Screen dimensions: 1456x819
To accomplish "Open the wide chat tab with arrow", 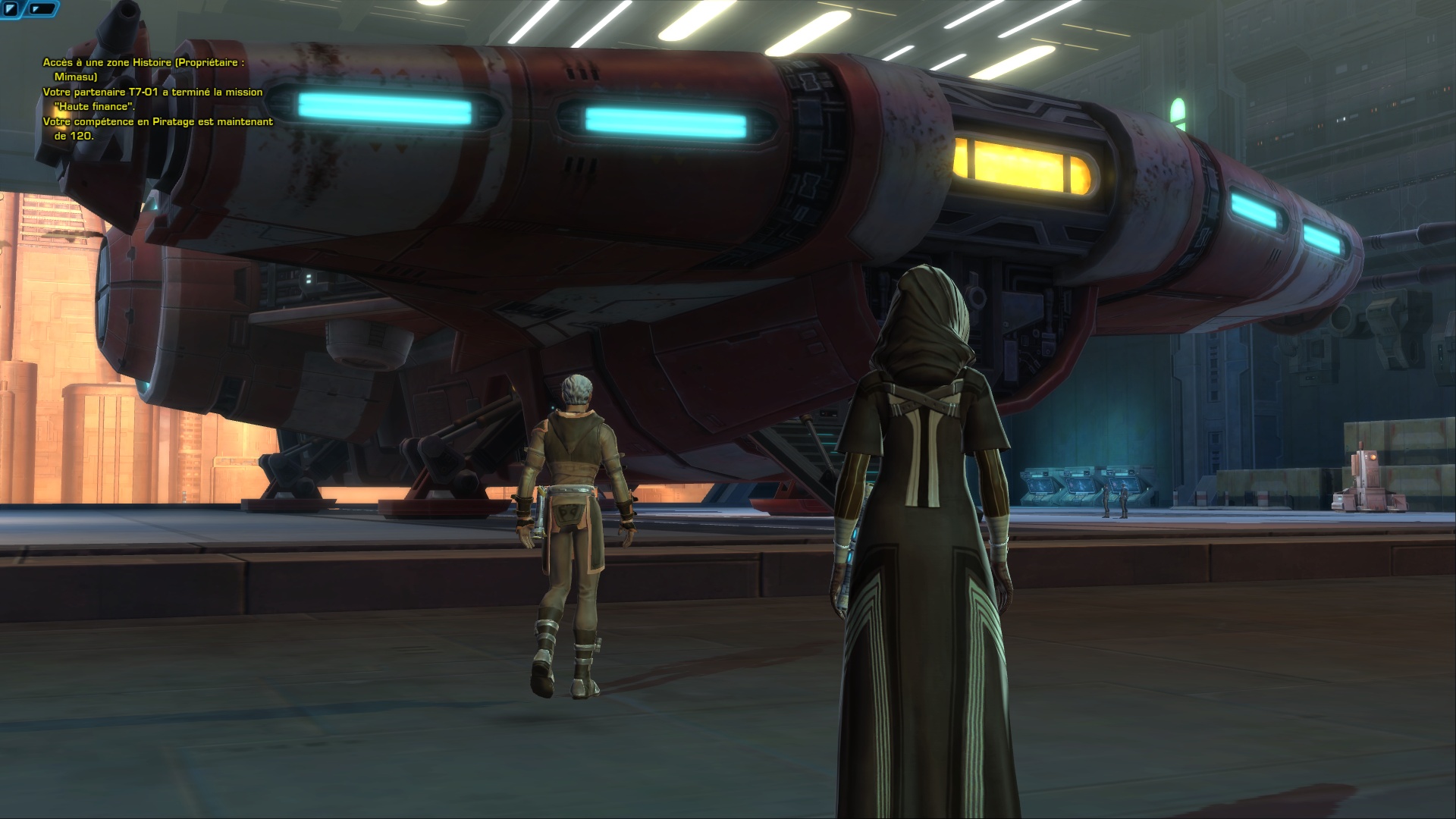I will 44,9.
